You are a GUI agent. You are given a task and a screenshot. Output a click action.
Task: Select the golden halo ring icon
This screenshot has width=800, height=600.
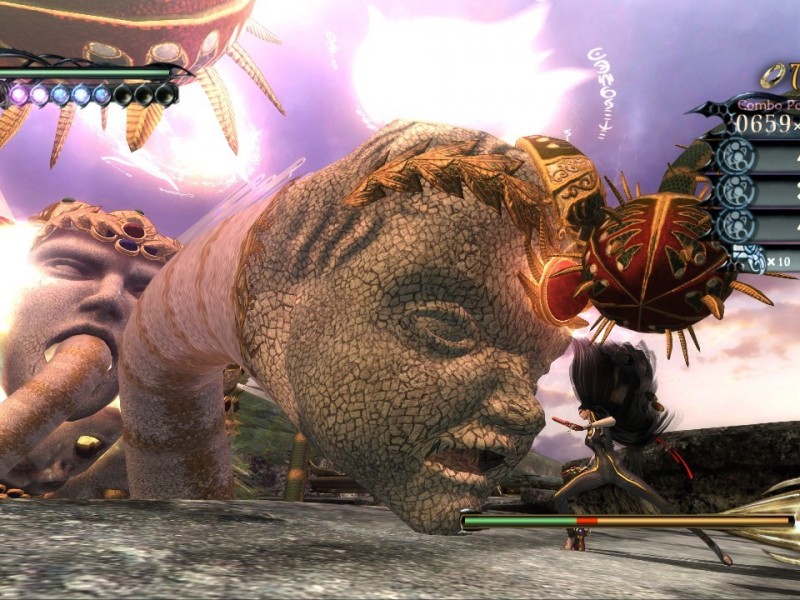point(771,75)
